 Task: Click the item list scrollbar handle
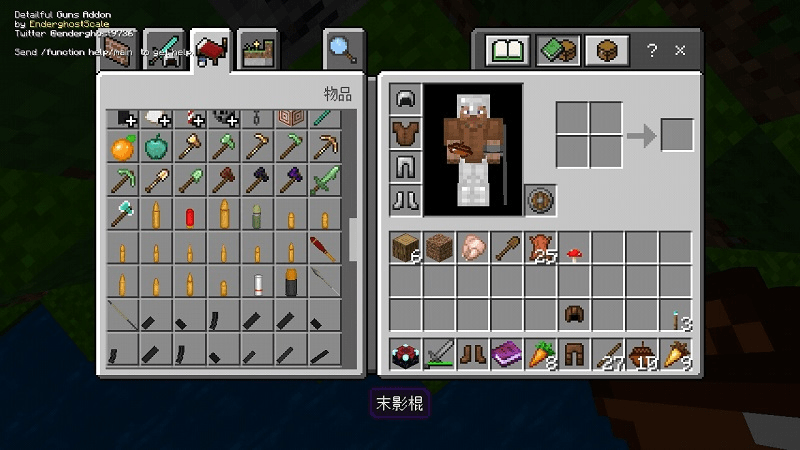[x=353, y=240]
